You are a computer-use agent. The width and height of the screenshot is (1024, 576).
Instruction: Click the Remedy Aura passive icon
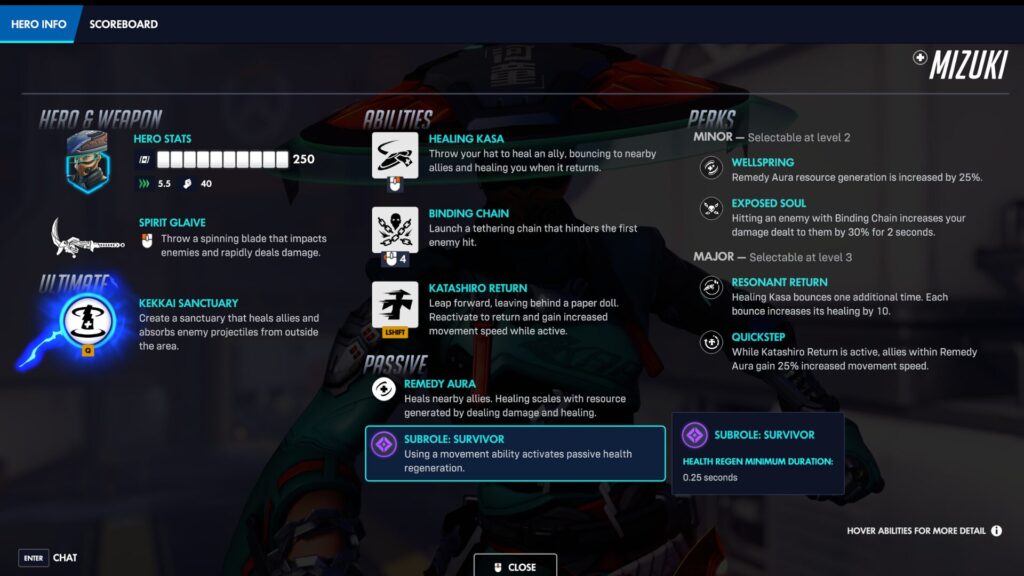point(383,389)
